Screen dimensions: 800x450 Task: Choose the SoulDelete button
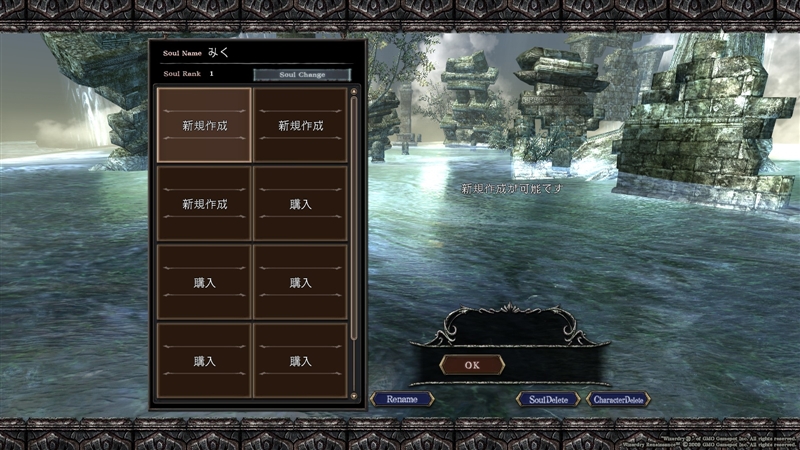pyautogui.click(x=548, y=399)
